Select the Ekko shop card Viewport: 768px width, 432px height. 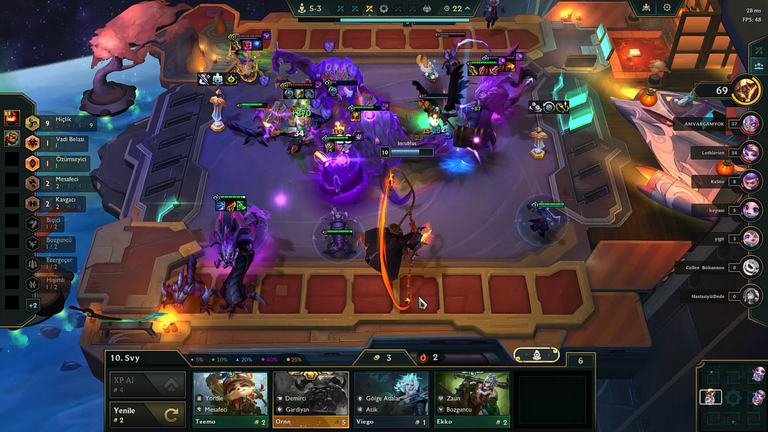point(472,399)
